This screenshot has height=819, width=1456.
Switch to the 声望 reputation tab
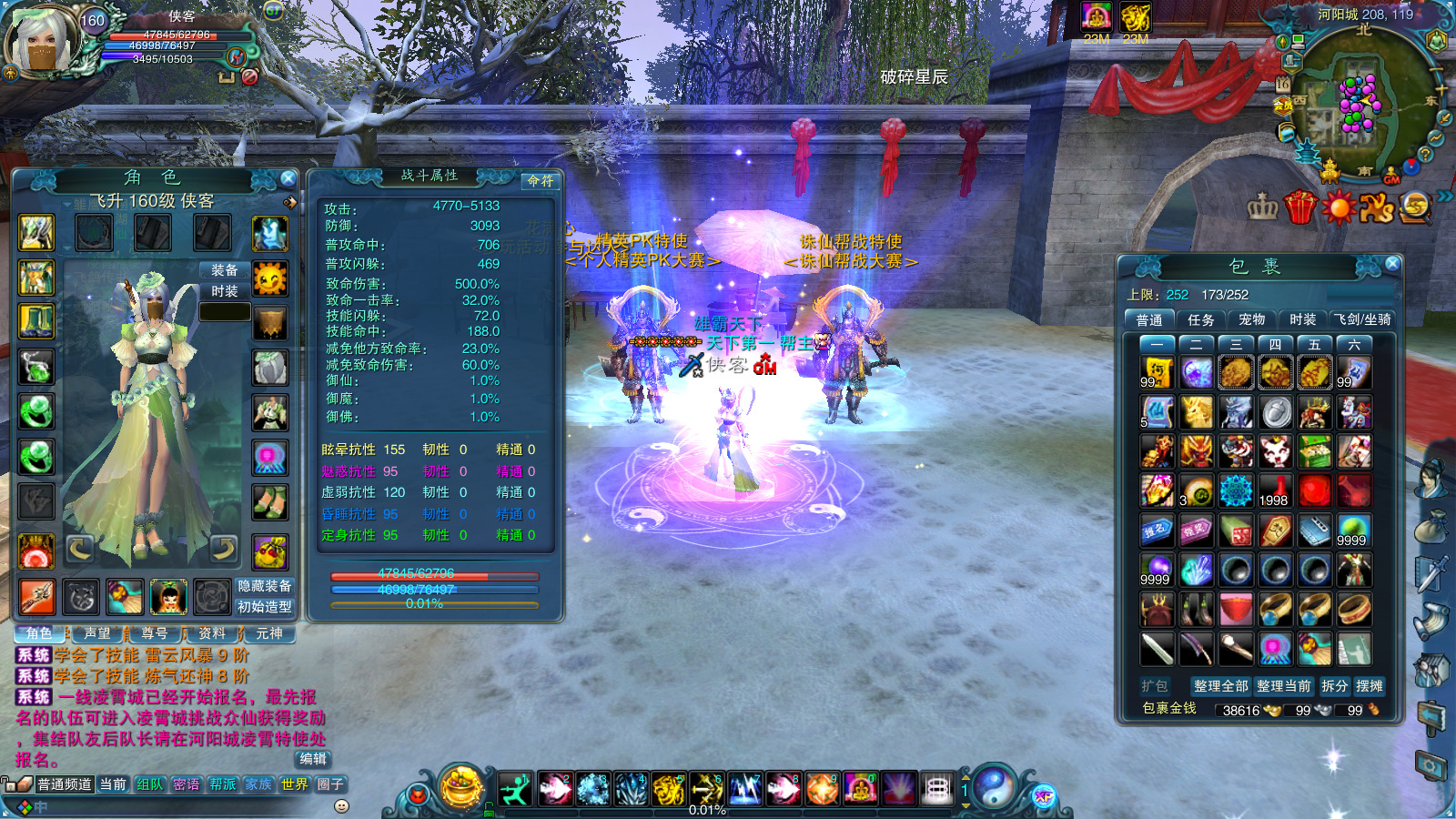tap(97, 633)
